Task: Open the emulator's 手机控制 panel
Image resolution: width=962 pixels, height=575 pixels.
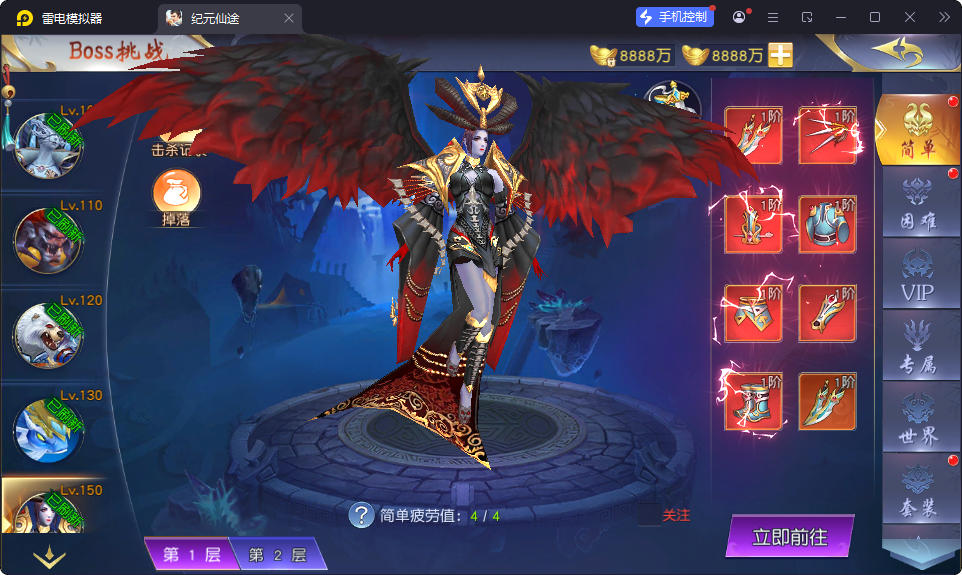Action: [674, 17]
